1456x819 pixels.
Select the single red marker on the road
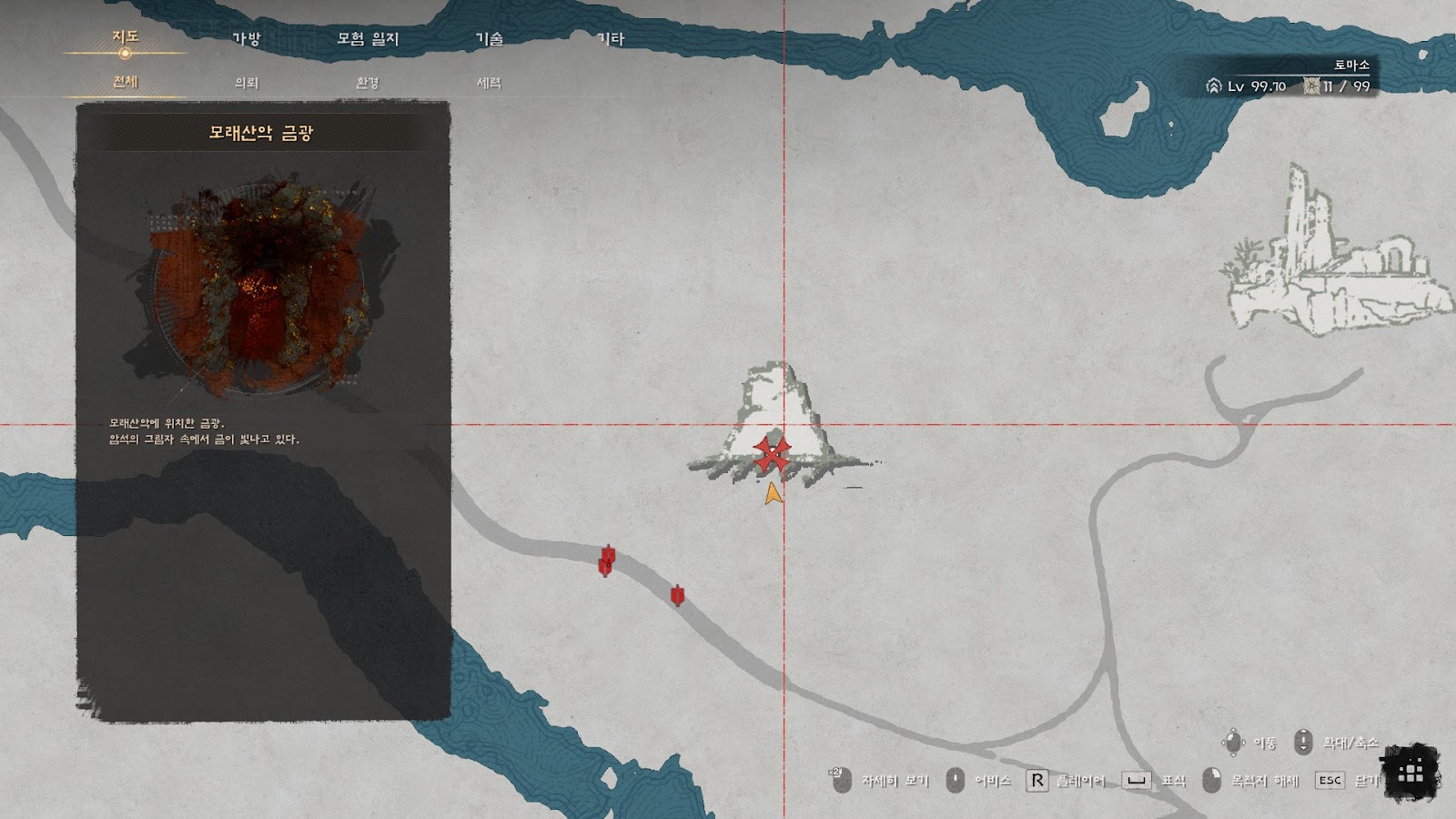677,595
